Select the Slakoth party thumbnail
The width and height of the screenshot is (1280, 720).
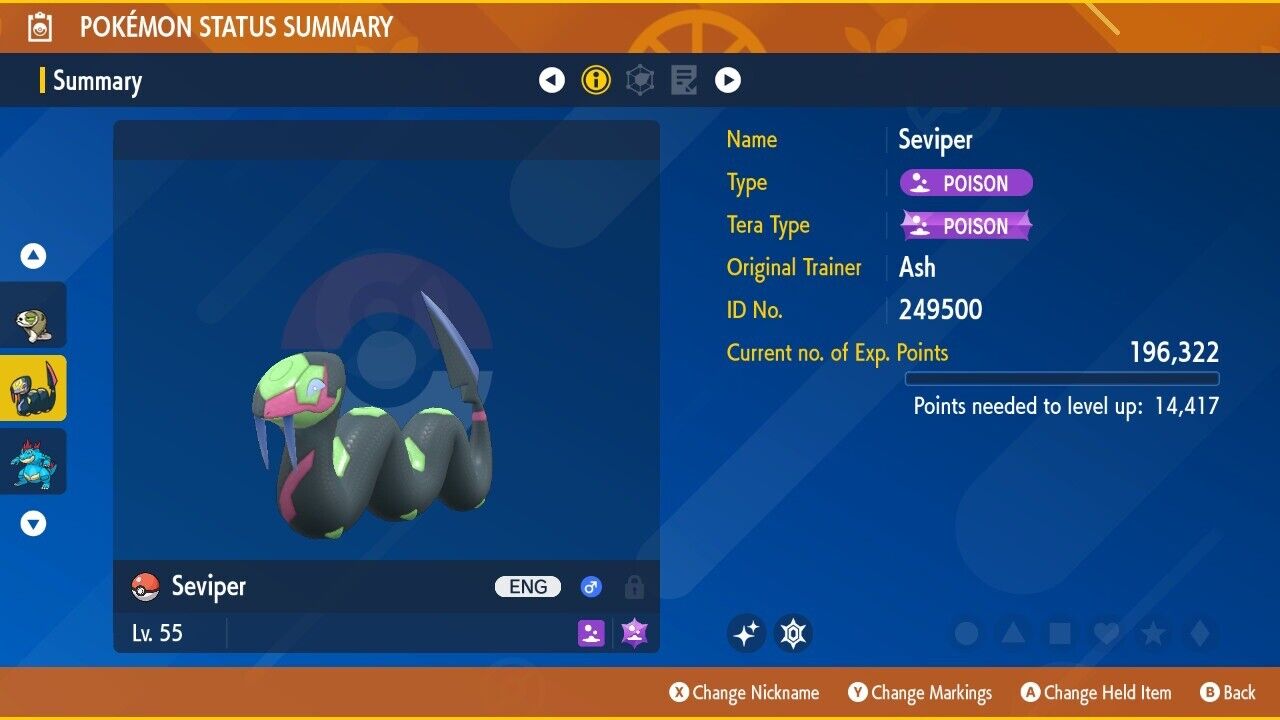[x=34, y=316]
